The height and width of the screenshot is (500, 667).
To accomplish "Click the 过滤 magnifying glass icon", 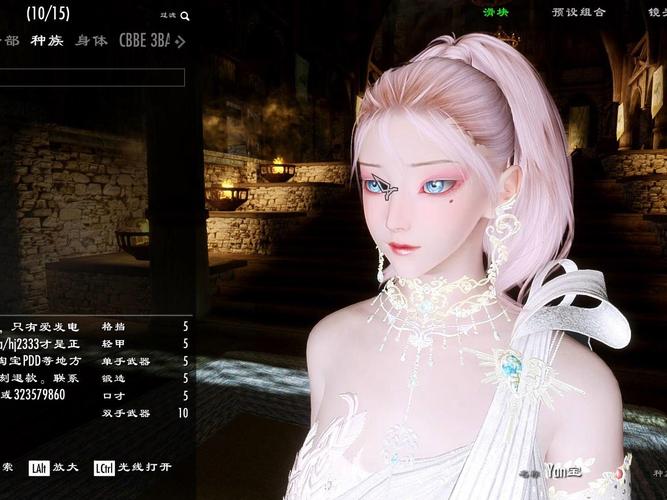I will [x=185, y=16].
